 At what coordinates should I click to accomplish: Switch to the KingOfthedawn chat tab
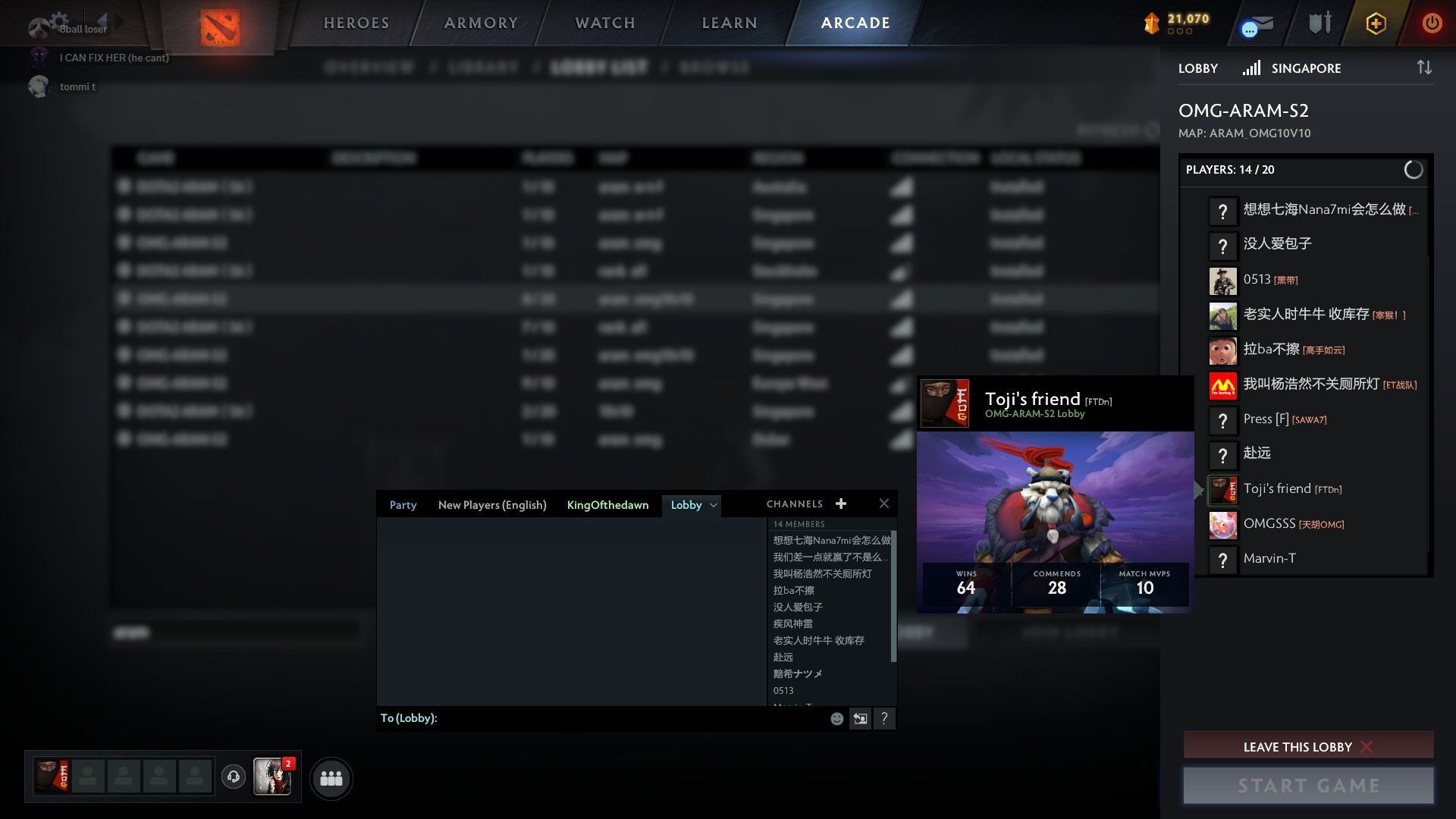point(607,504)
